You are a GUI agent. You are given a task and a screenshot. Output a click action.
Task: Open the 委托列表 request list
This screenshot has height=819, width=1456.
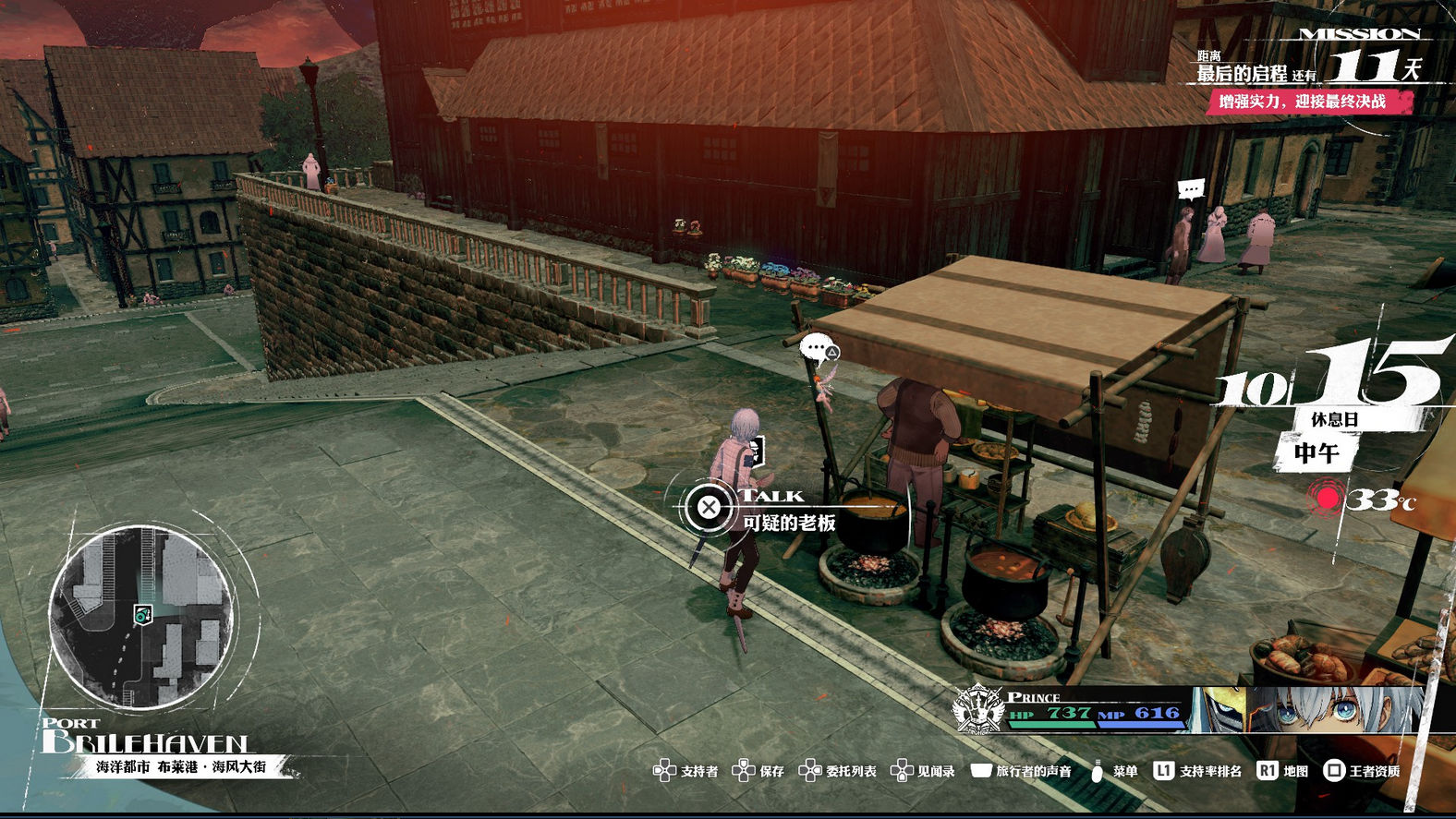(x=838, y=771)
